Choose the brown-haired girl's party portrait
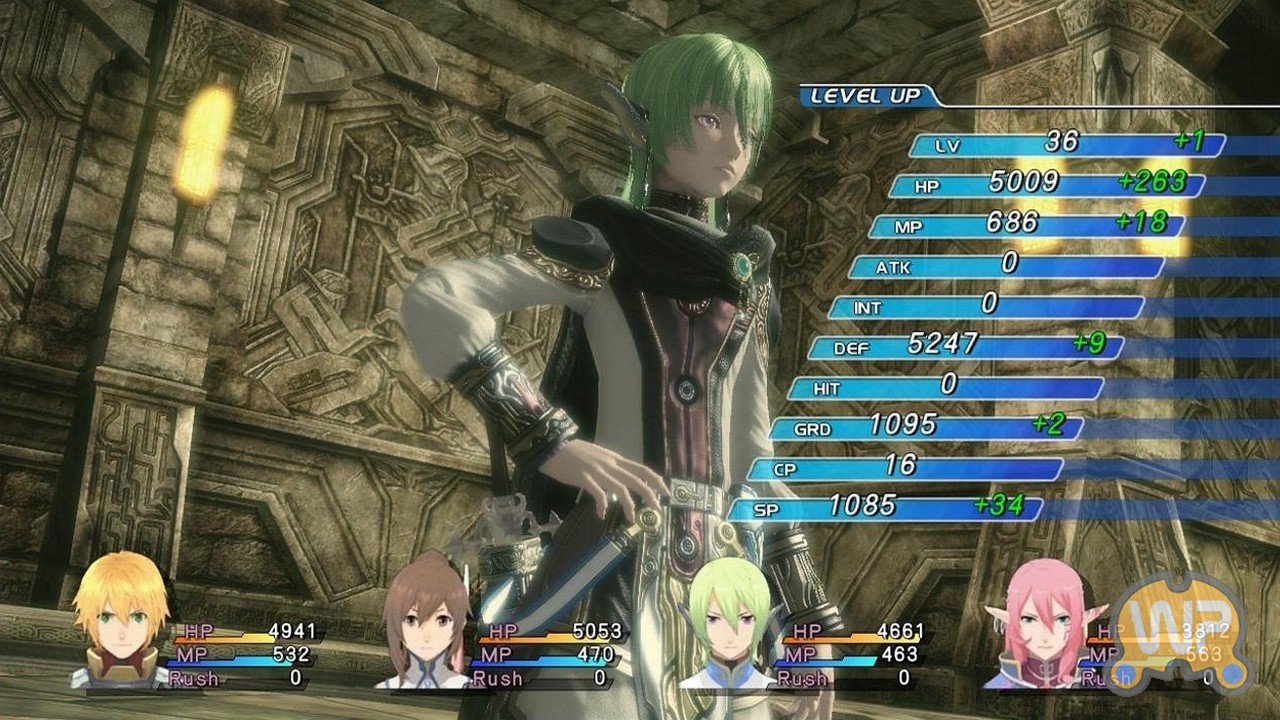The width and height of the screenshot is (1280, 720). pos(425,624)
